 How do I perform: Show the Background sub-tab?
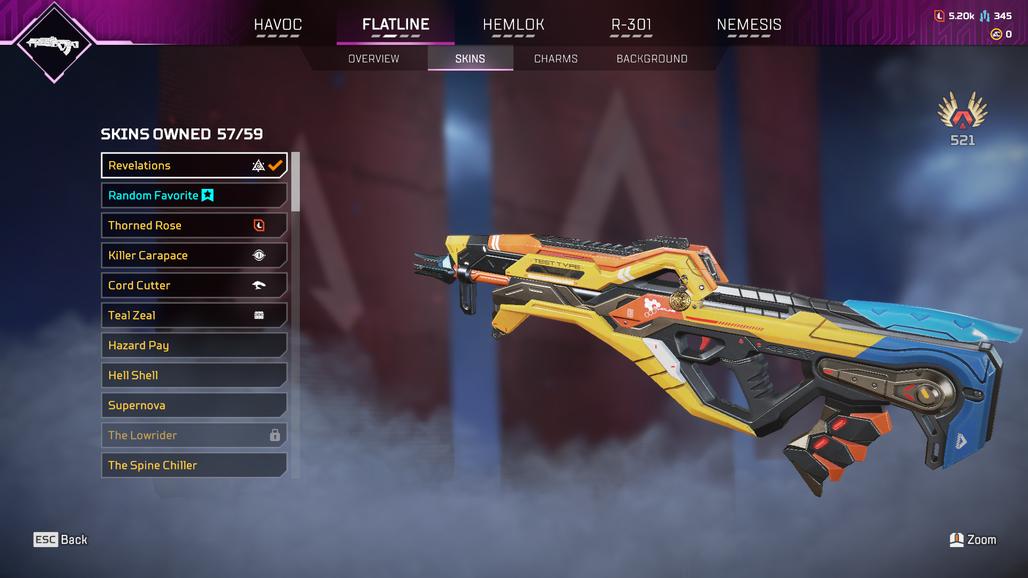pyautogui.click(x=651, y=59)
